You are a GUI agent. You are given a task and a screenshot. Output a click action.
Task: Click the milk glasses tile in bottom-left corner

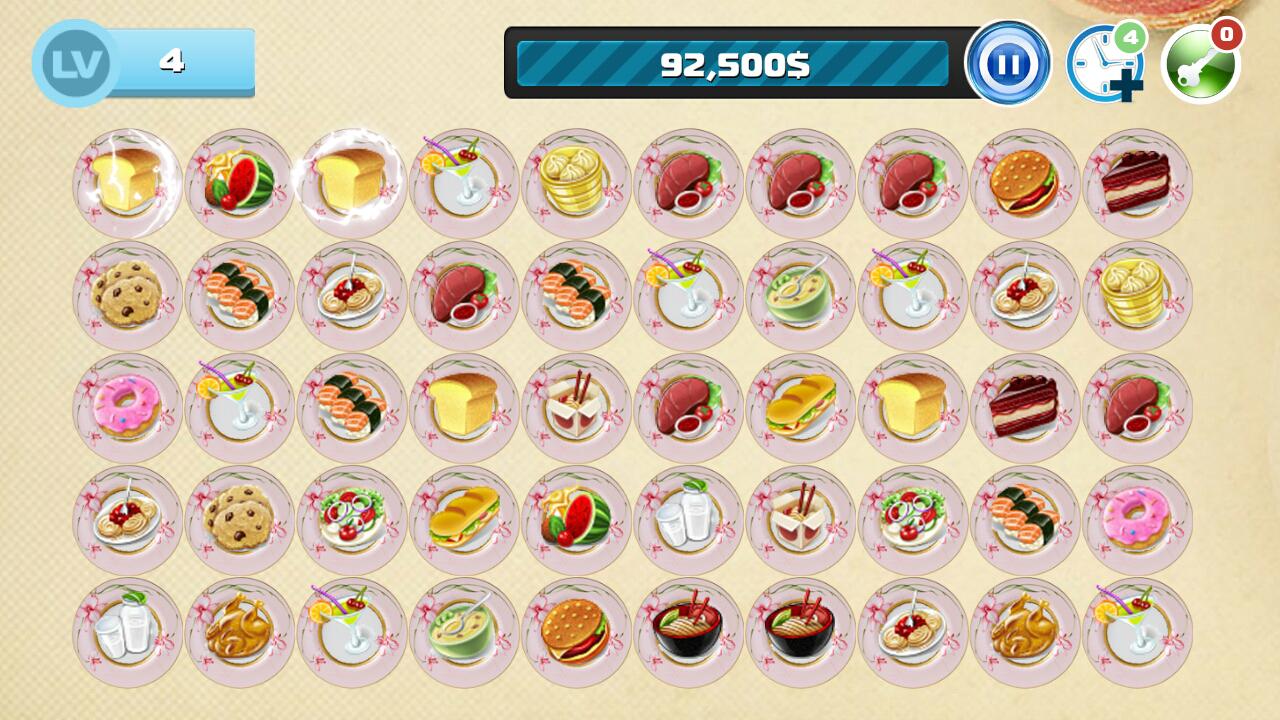125,630
